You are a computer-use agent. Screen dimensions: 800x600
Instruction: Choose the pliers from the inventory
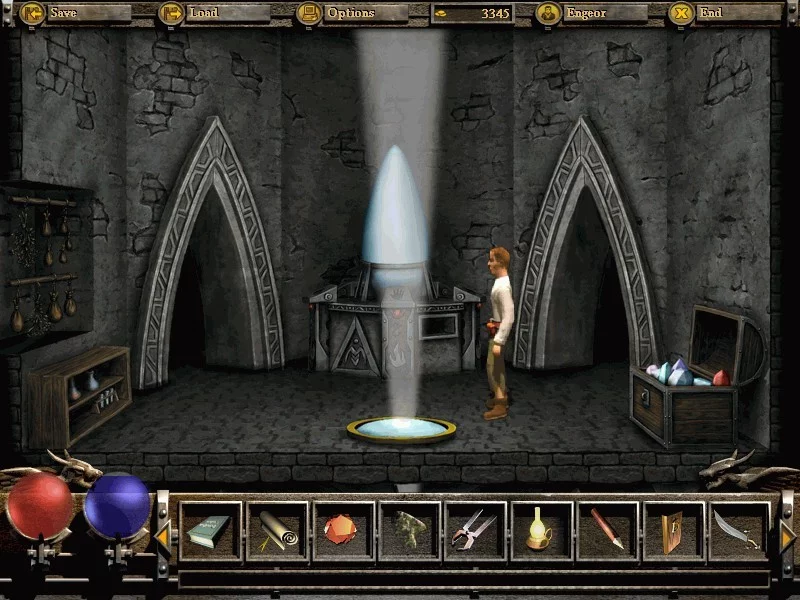(x=476, y=530)
